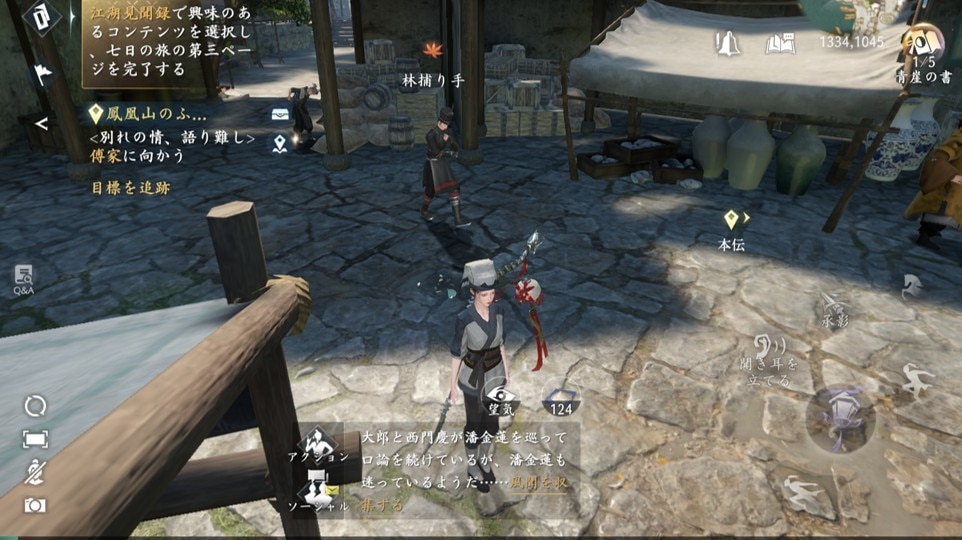962x540 pixels.
Task: Open photo mode with the camera icon
Action: point(35,505)
